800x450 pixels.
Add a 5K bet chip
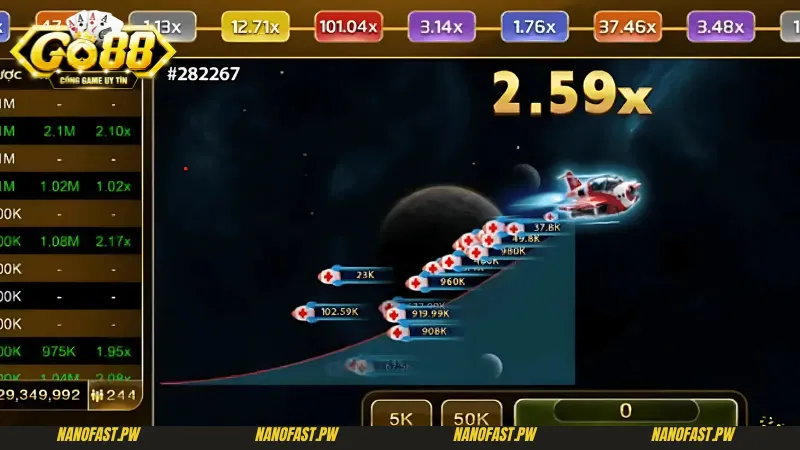pos(401,417)
